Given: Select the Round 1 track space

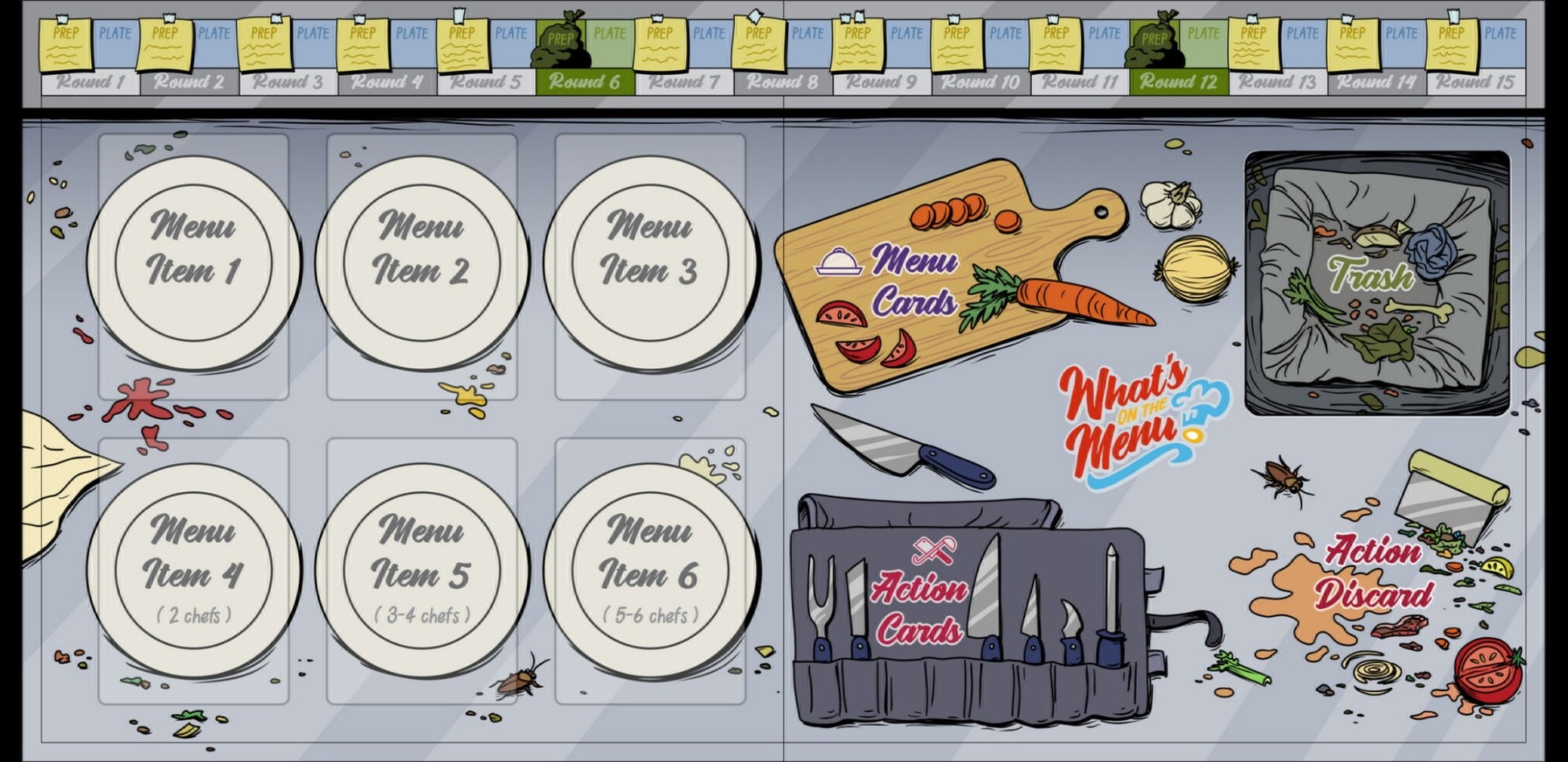Looking at the screenshot, I should [90, 81].
